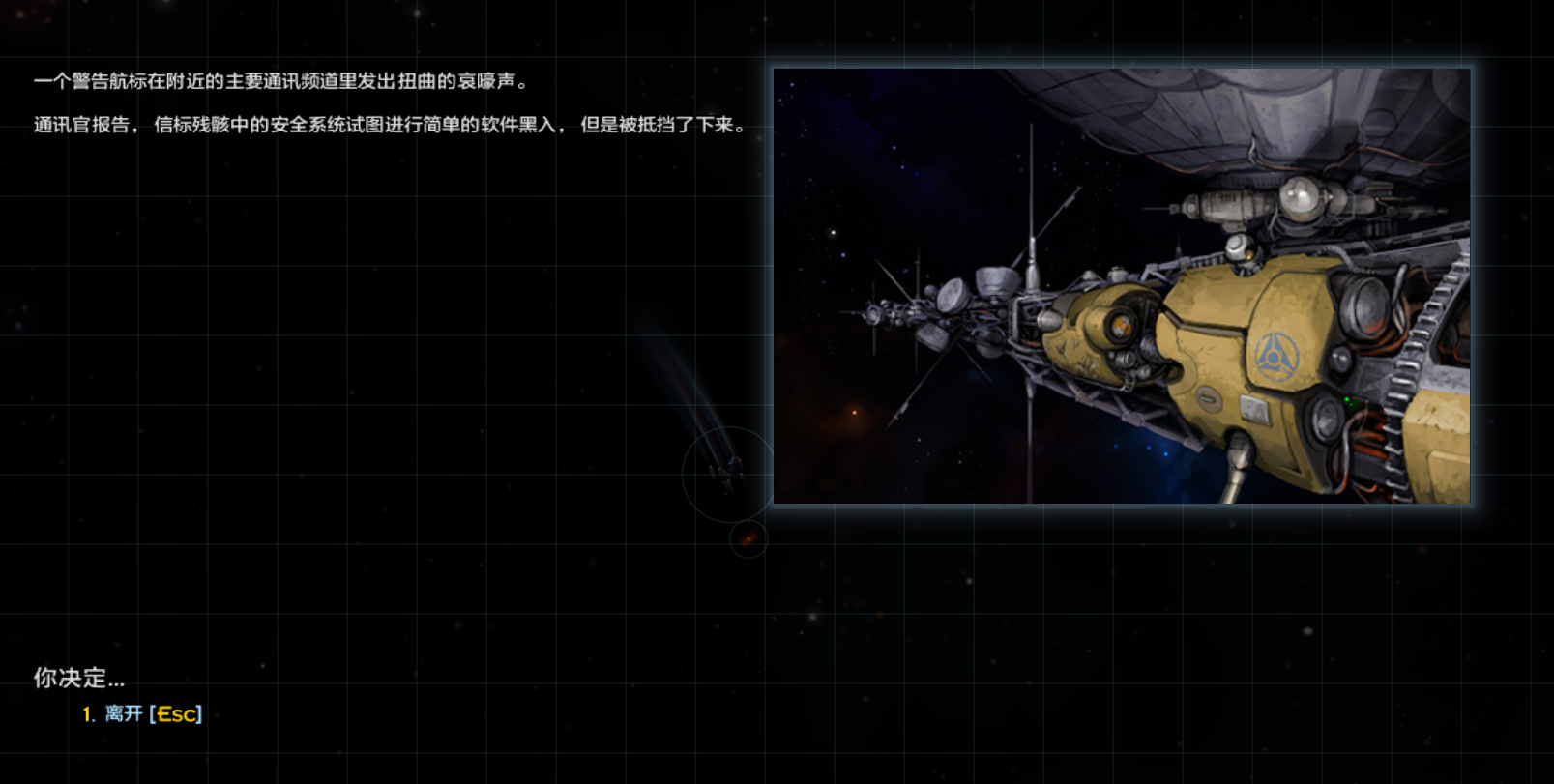Click the orange sensor lens on the beacon

1120,325
